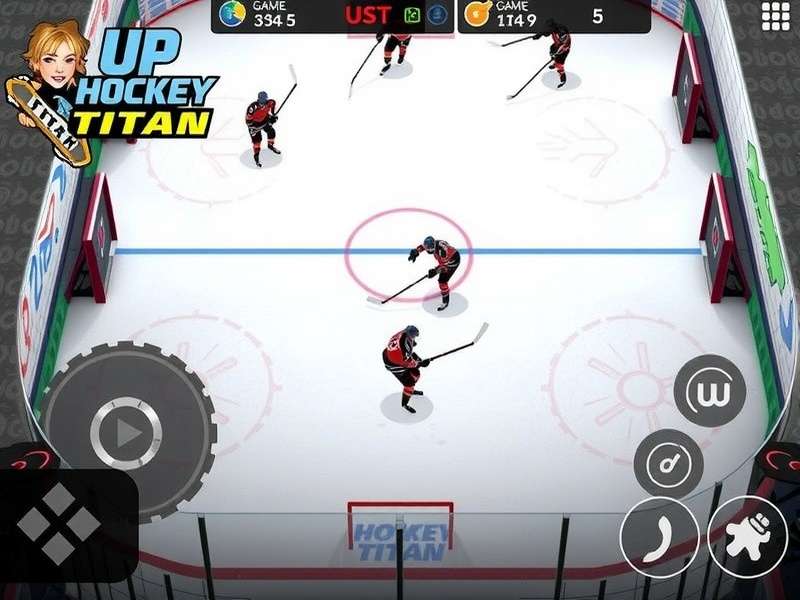Select the orange right team emblem
Image resolution: width=800 pixels, height=600 pixels.
[477, 15]
